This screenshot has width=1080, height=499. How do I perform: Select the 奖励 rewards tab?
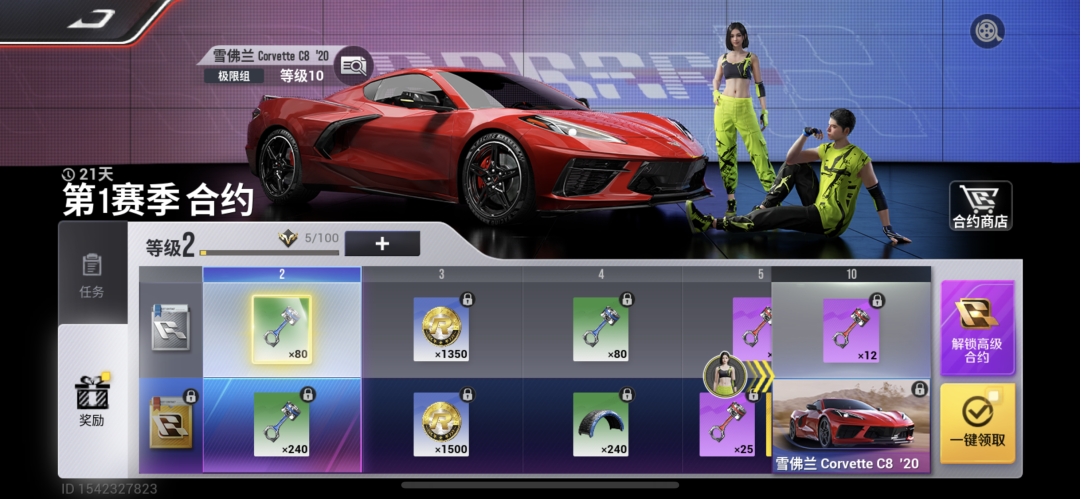(x=92, y=402)
